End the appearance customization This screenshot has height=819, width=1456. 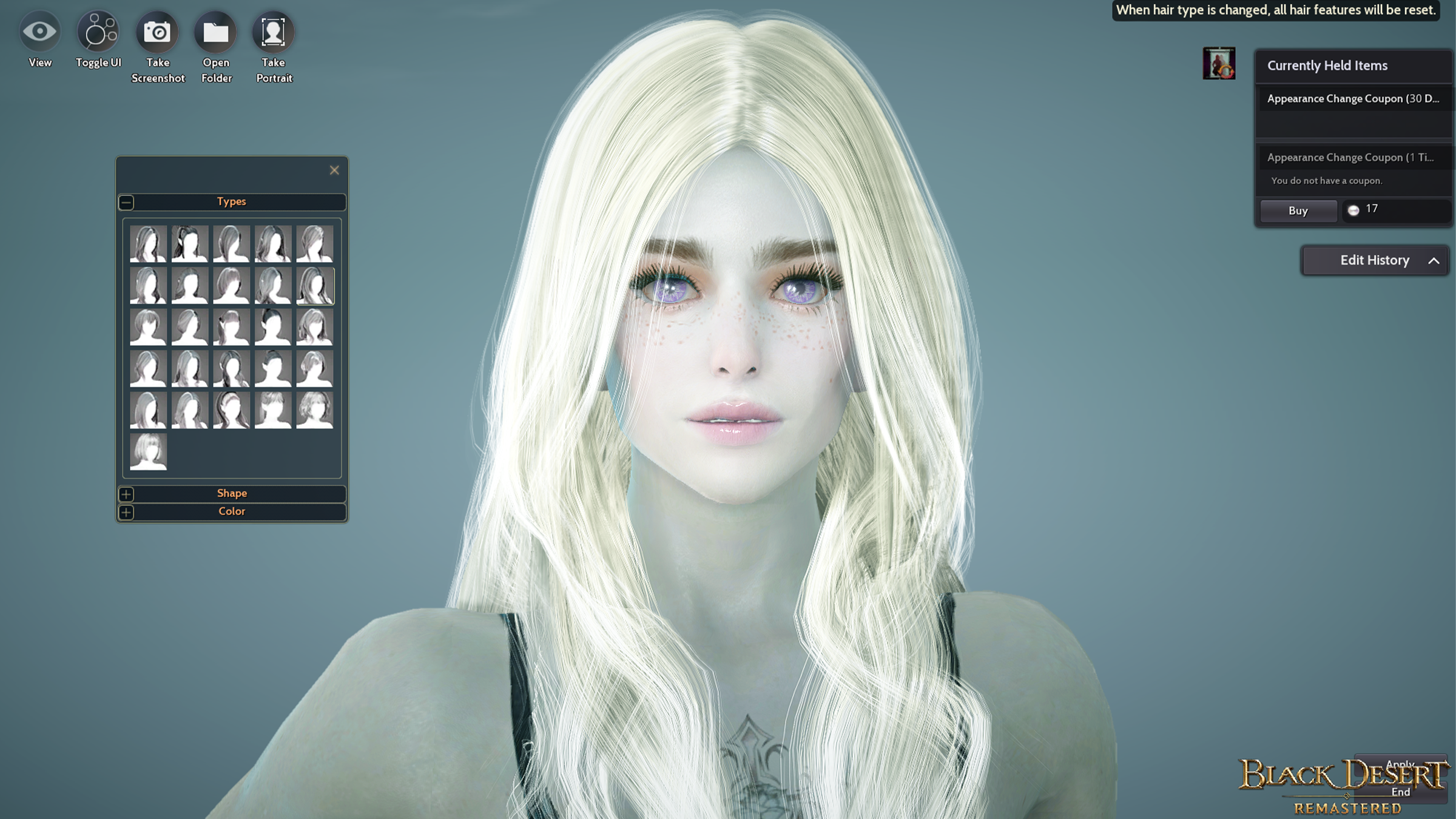(1401, 792)
